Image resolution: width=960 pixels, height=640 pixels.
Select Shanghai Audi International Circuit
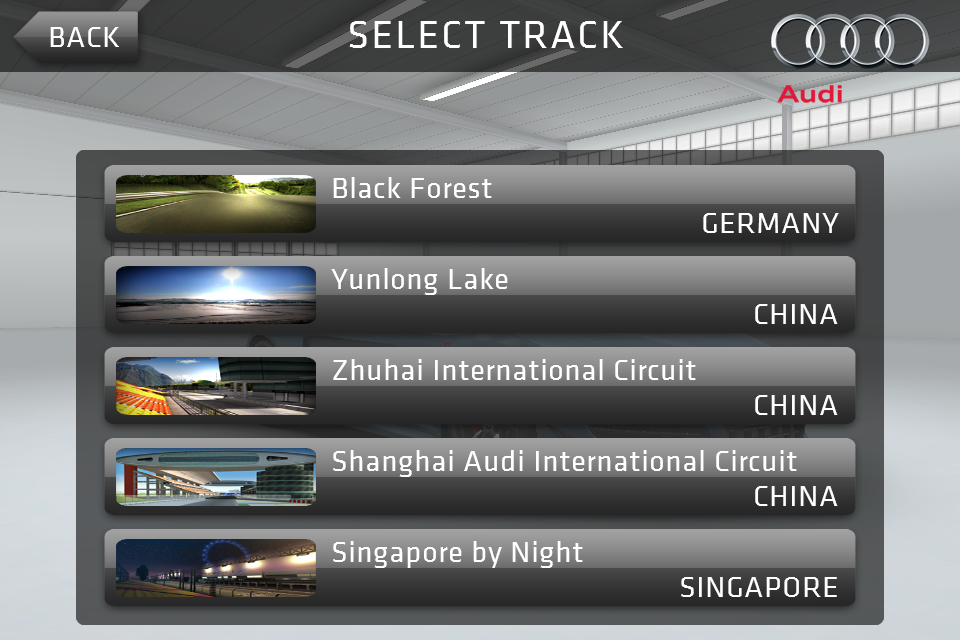pyautogui.click(x=480, y=476)
